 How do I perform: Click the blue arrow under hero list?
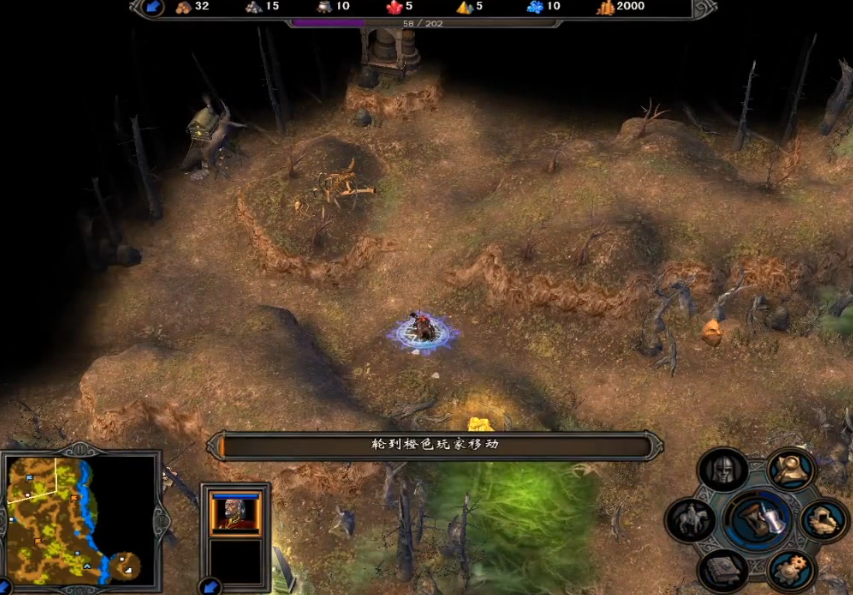(x=210, y=586)
